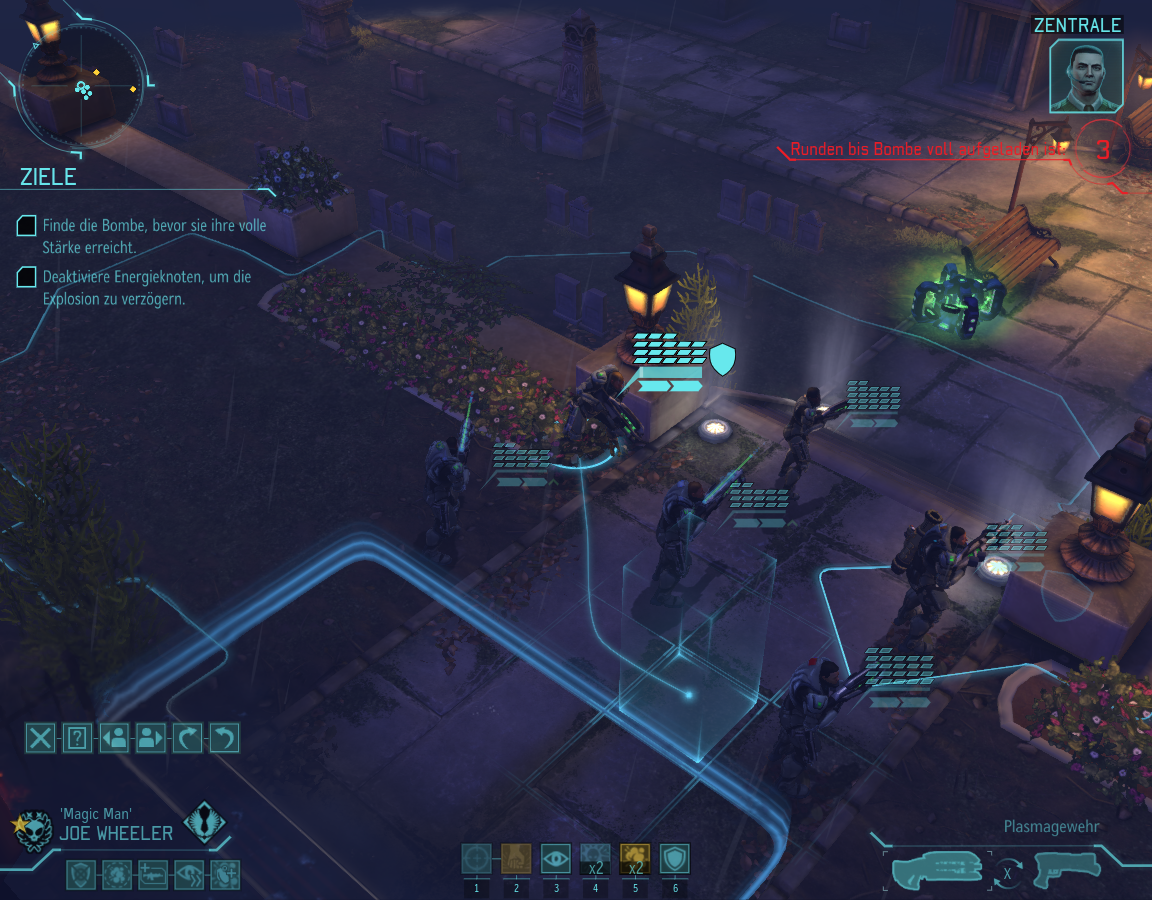This screenshot has height=900, width=1152.
Task: Throw the yellow smoke grenade ability
Action: coord(635,859)
